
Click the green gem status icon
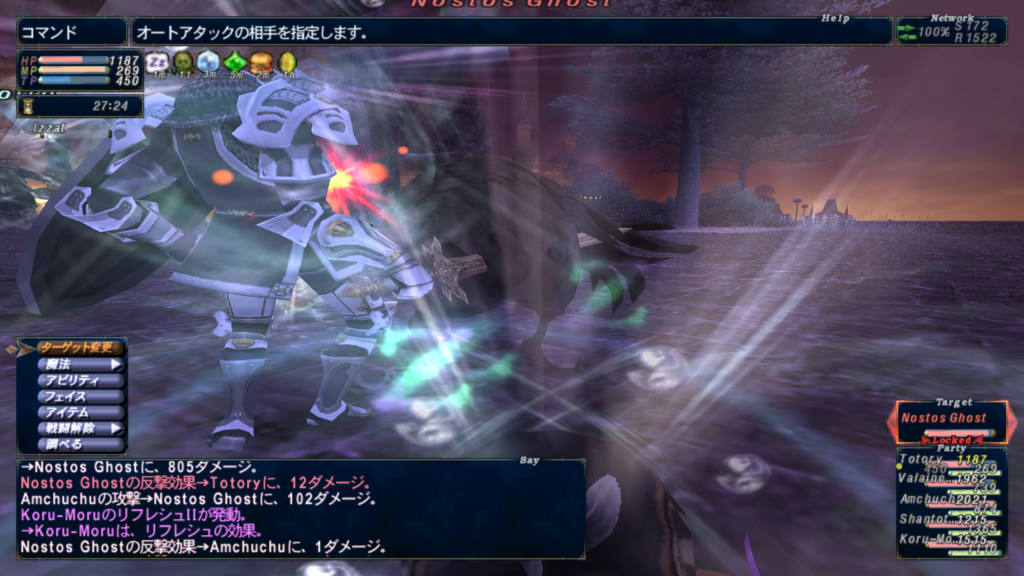[x=235, y=62]
